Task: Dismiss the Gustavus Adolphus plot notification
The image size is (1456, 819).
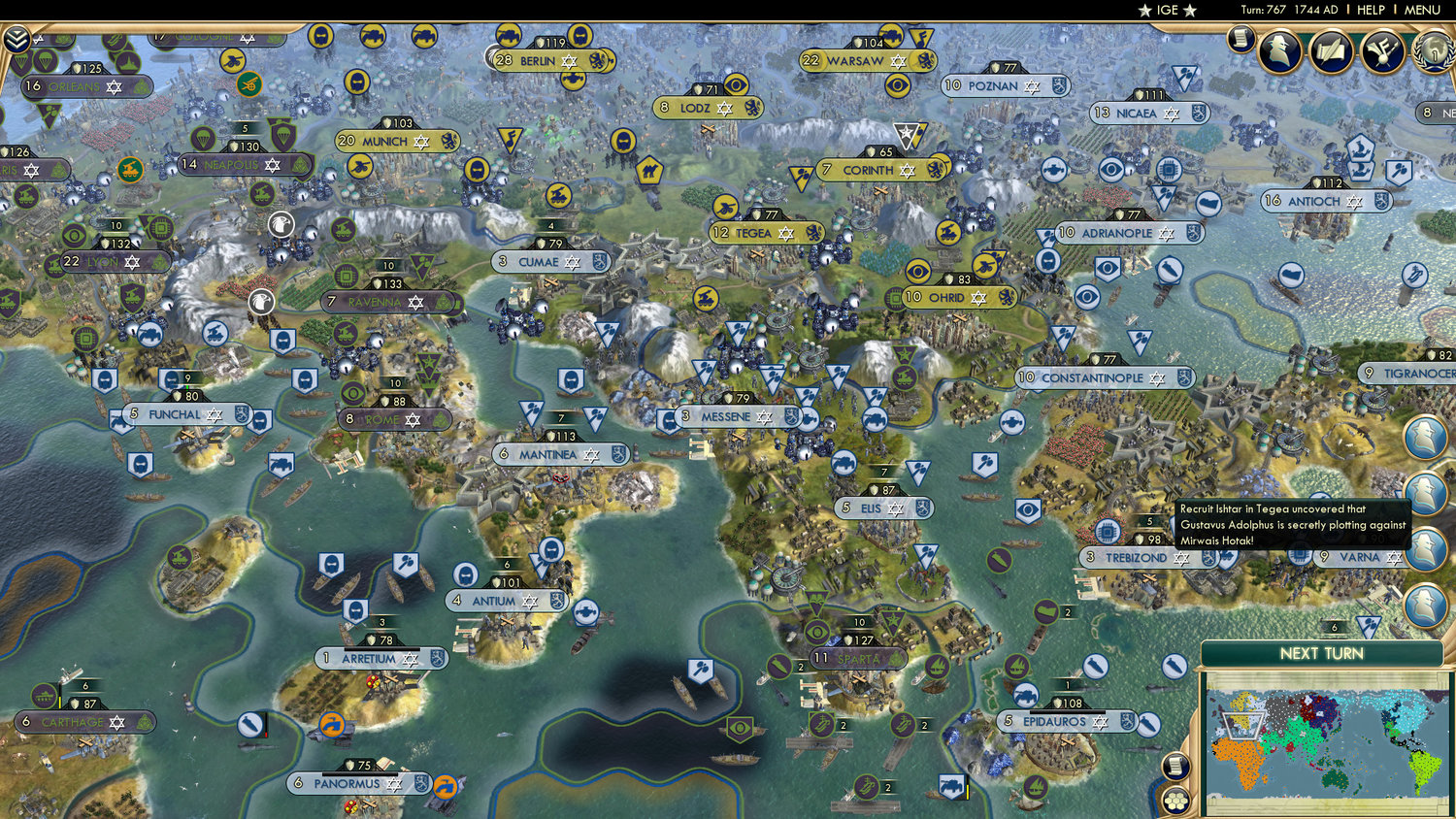Action: tap(1291, 524)
